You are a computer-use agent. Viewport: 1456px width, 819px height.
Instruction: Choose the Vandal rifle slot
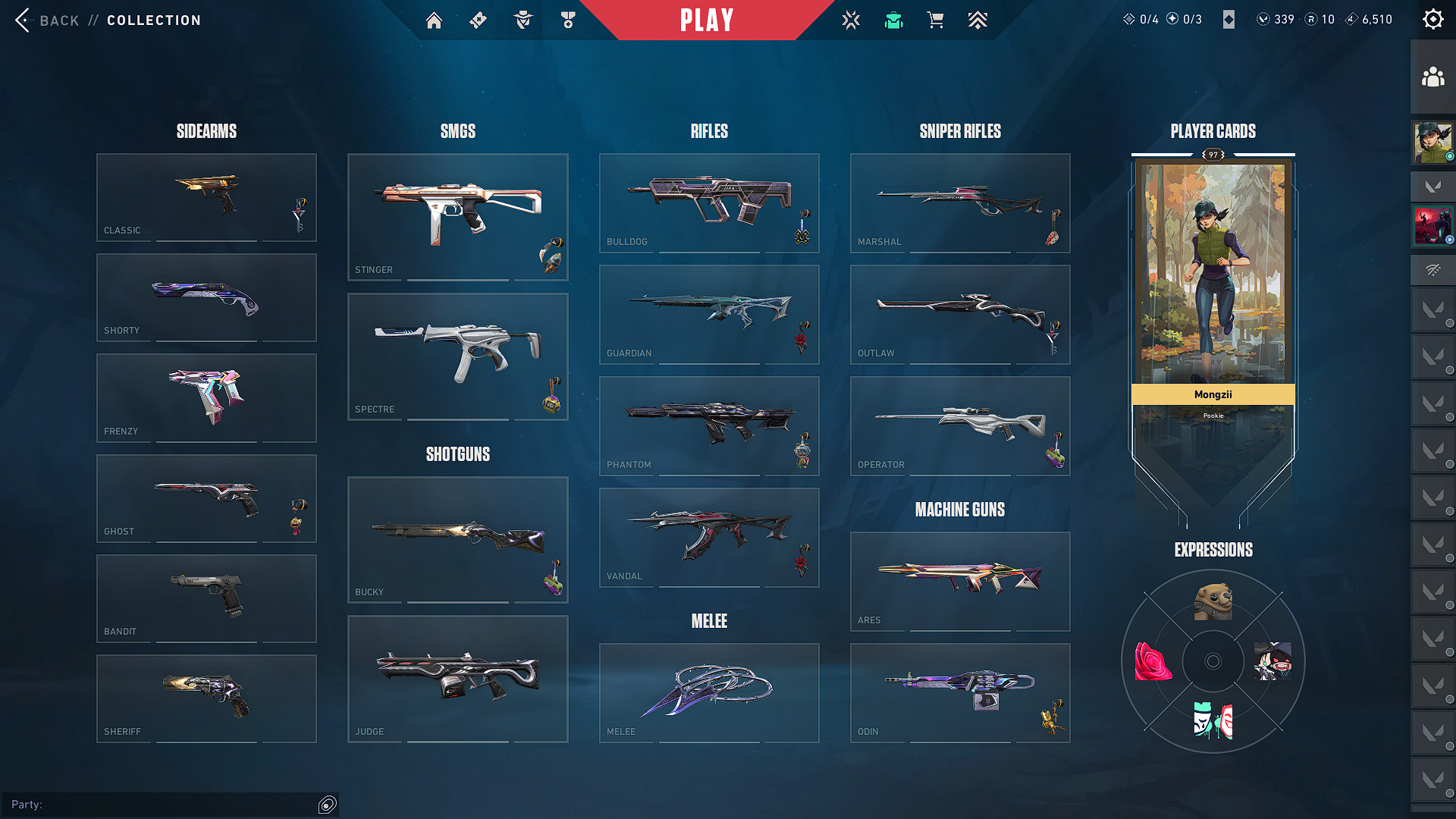(709, 537)
